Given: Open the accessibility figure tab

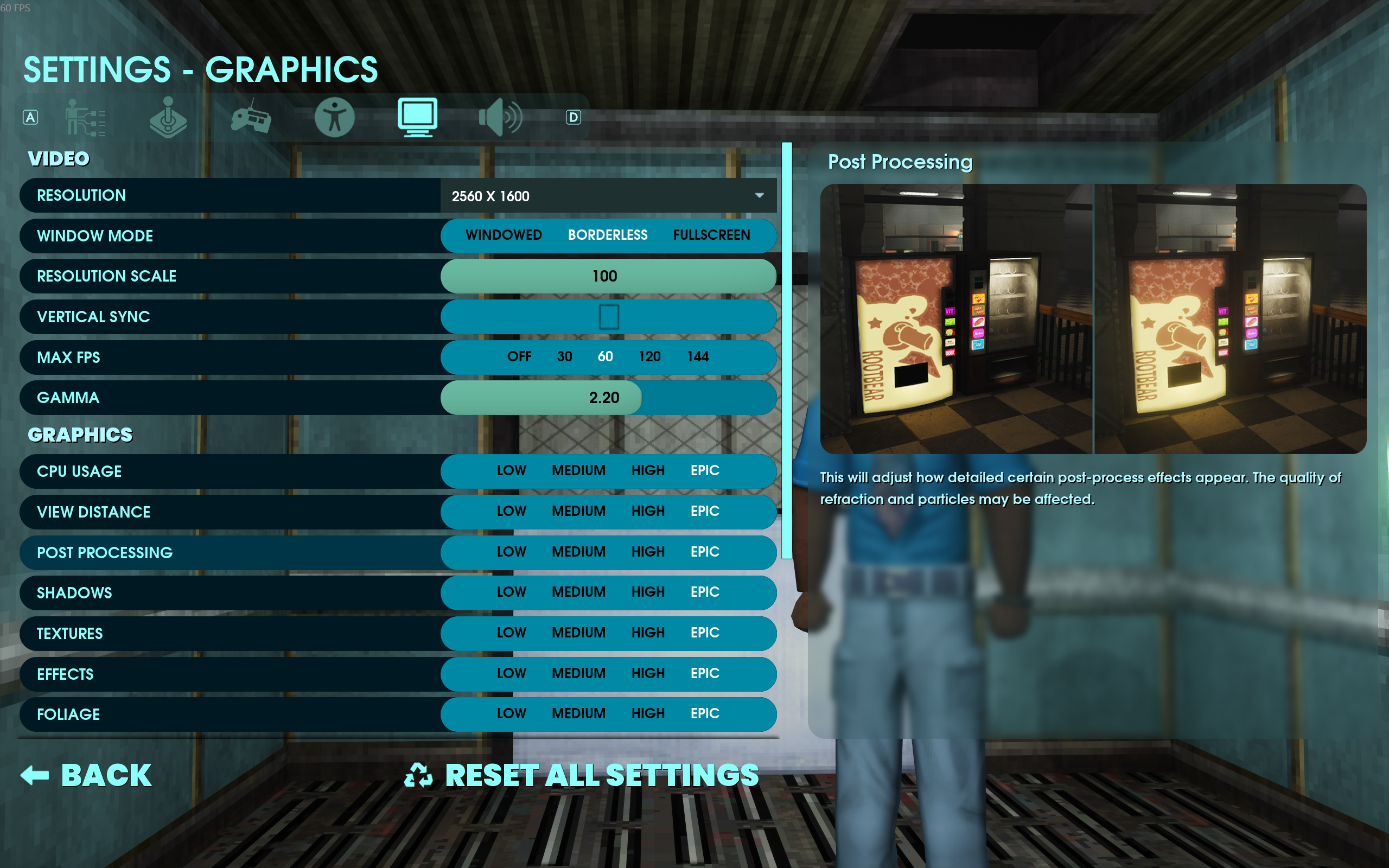Looking at the screenshot, I should pos(335,117).
